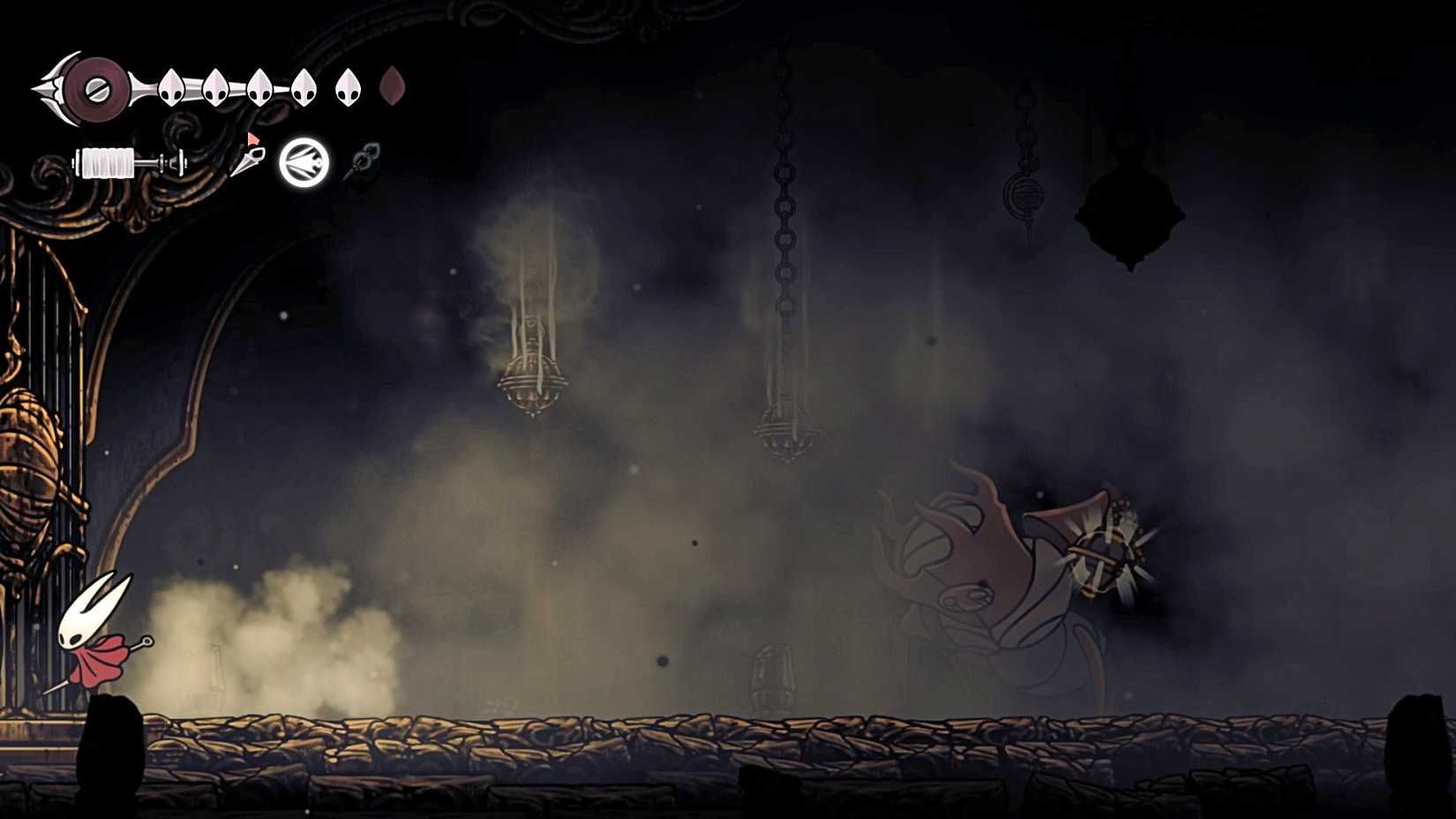Click the first white health mask
This screenshot has width=1456, height=819.
tap(169, 88)
